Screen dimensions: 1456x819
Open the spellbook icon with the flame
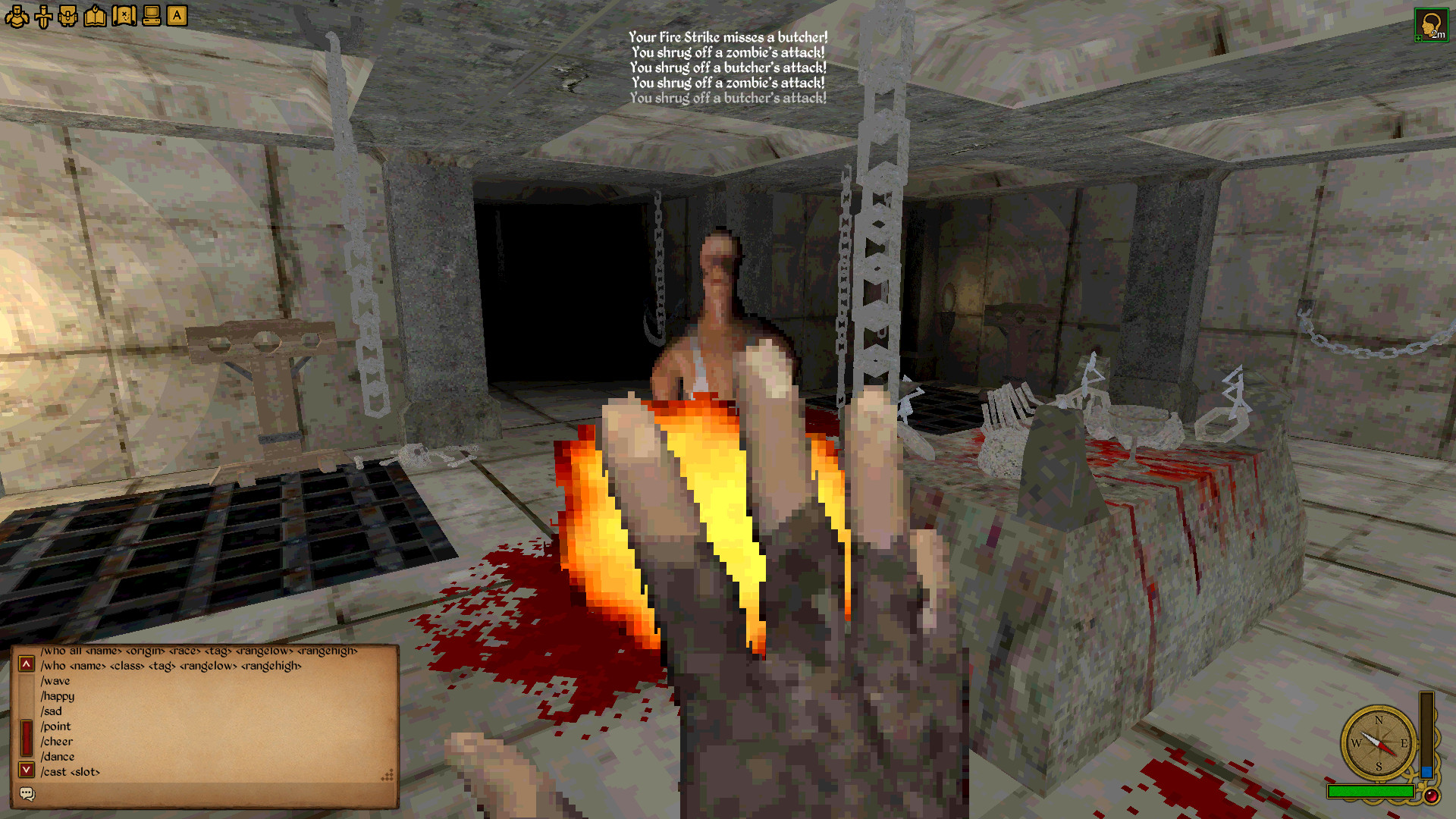pyautogui.click(x=95, y=15)
